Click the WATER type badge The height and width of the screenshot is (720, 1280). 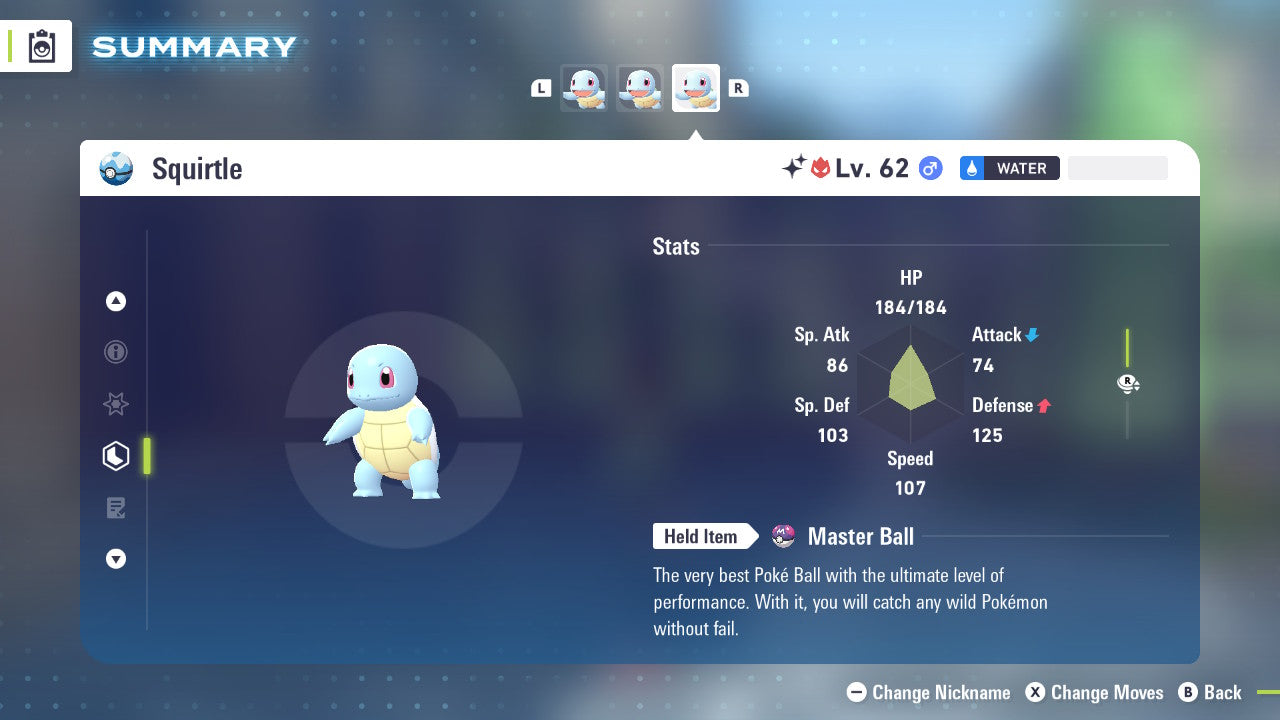click(1009, 168)
